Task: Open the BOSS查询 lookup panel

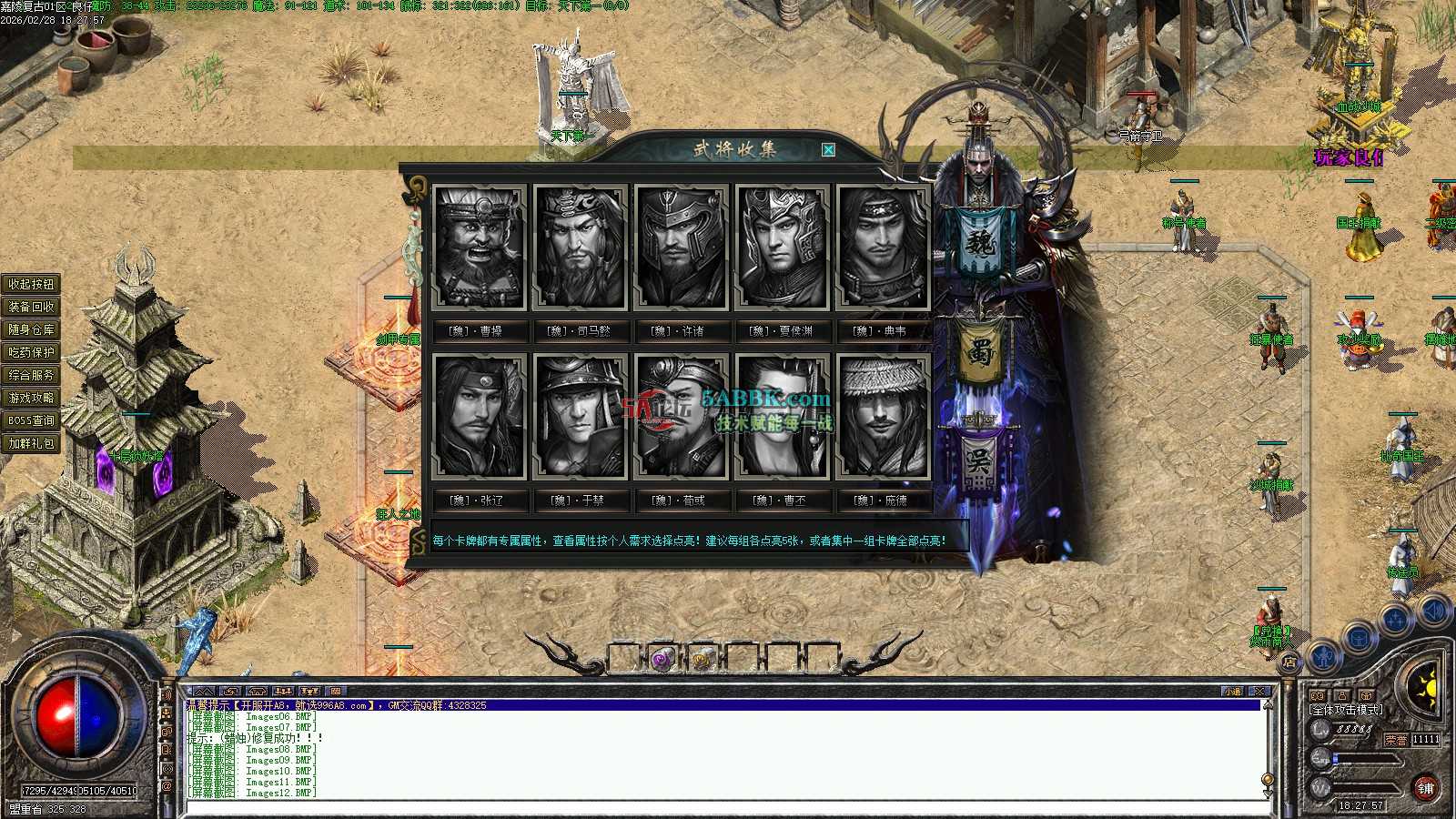Action: point(32,420)
